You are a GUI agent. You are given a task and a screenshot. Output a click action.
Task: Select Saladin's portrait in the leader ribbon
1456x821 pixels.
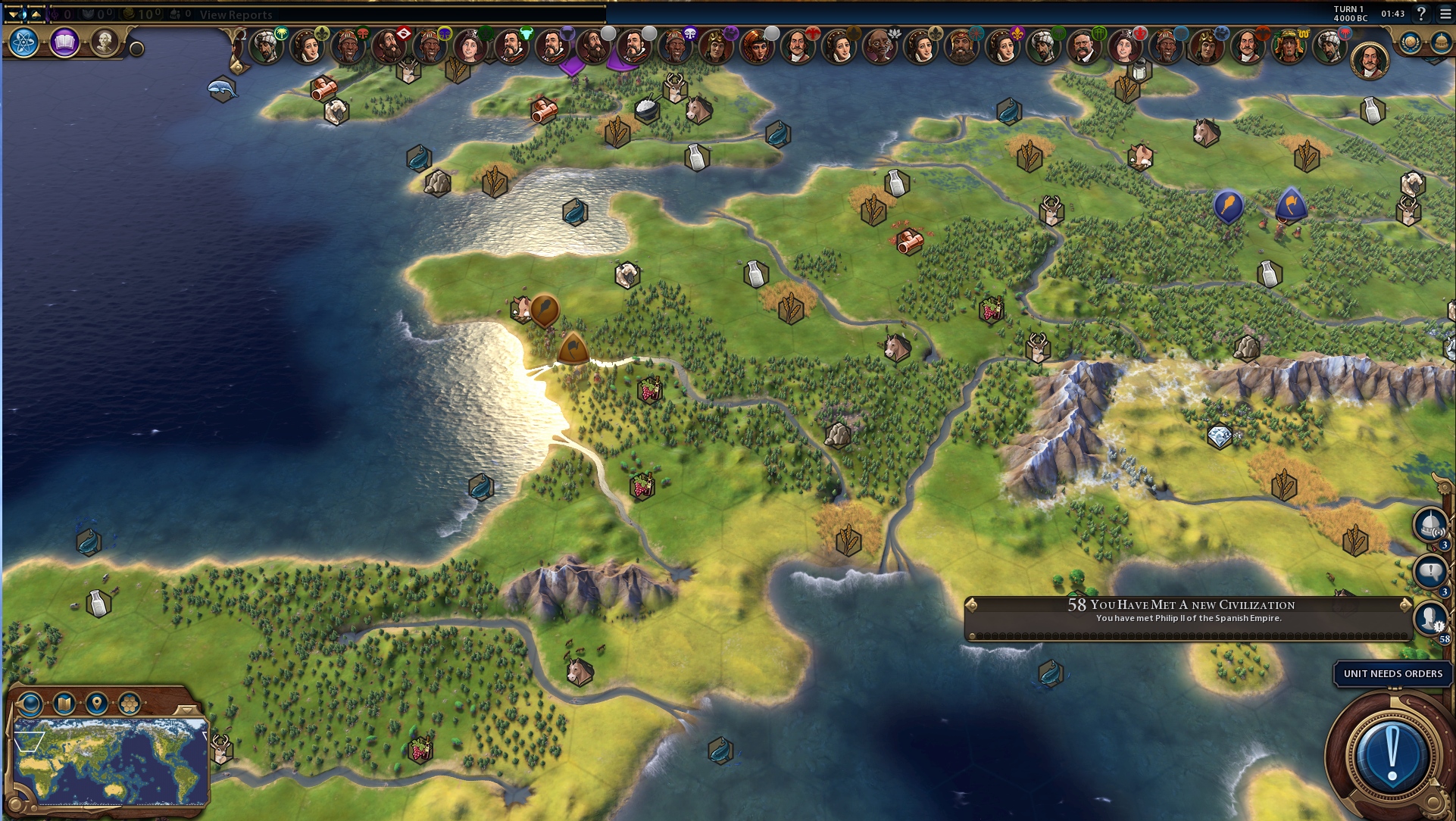coord(265,47)
